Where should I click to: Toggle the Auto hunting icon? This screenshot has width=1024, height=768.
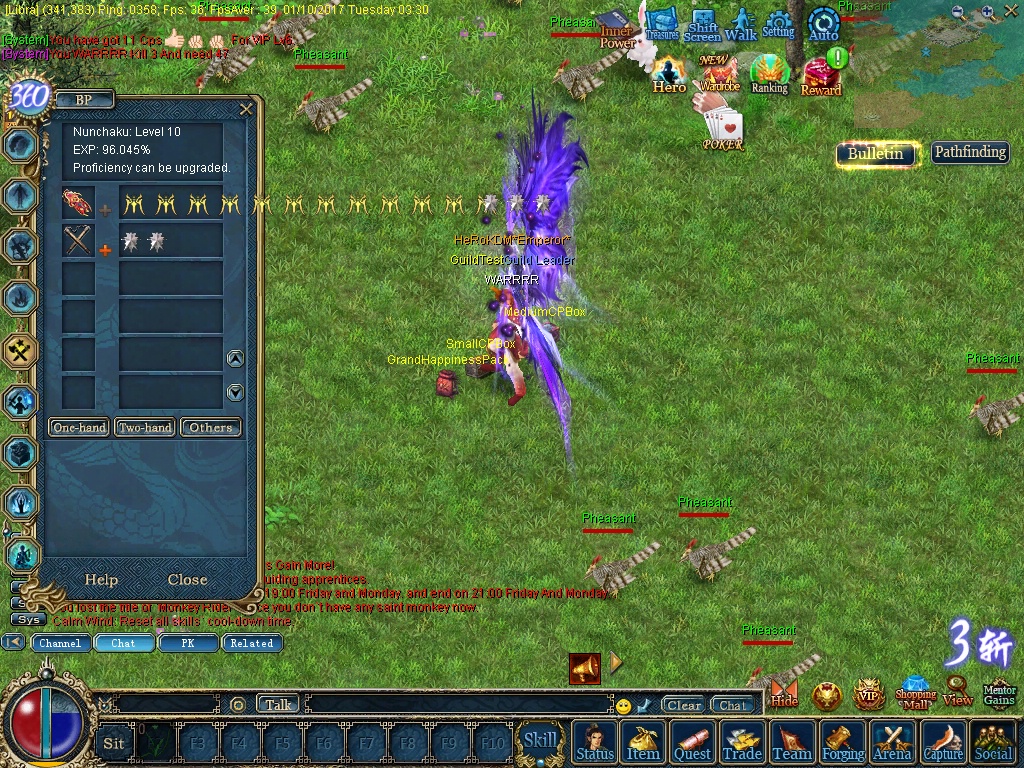click(823, 24)
